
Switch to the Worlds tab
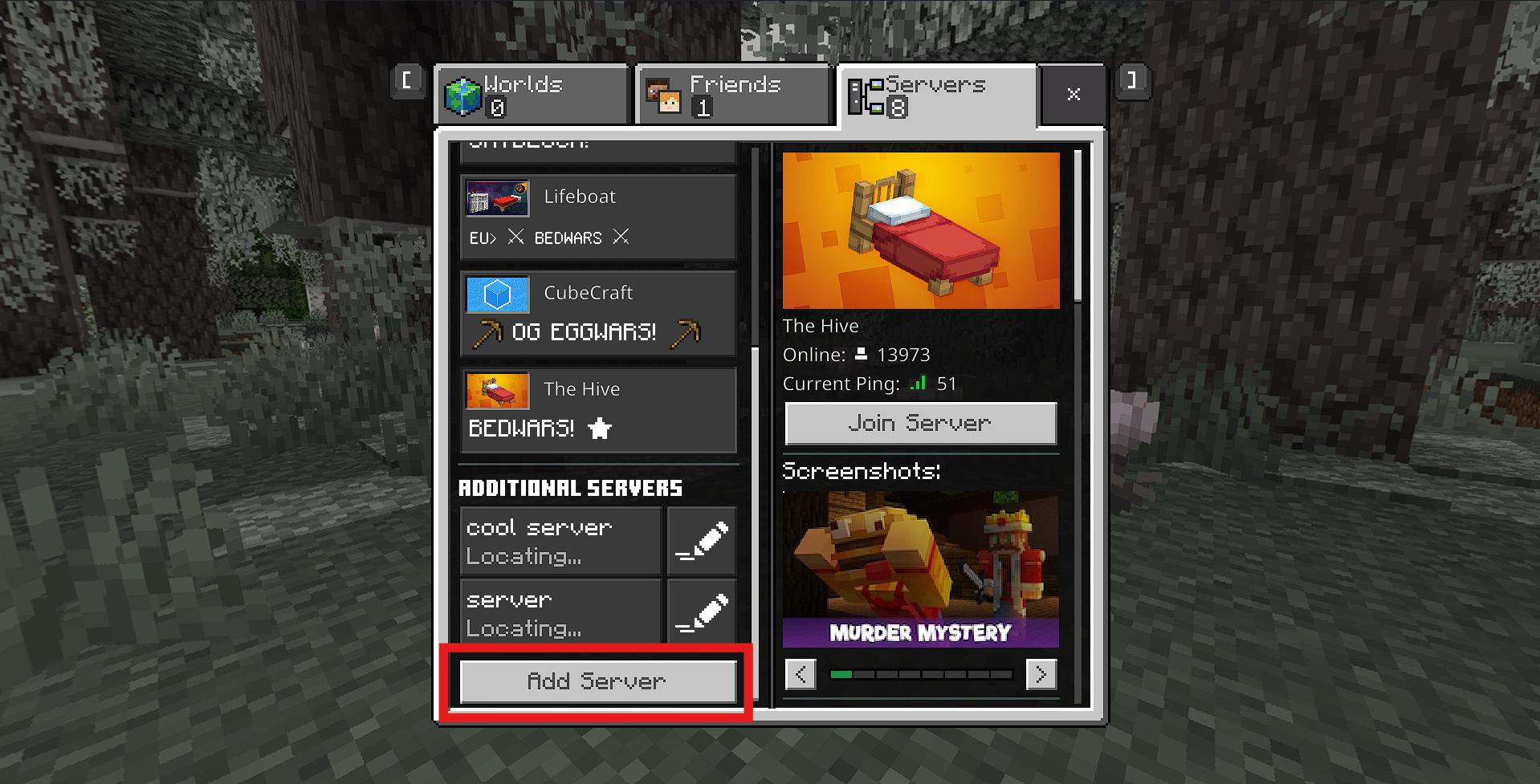pyautogui.click(x=531, y=94)
